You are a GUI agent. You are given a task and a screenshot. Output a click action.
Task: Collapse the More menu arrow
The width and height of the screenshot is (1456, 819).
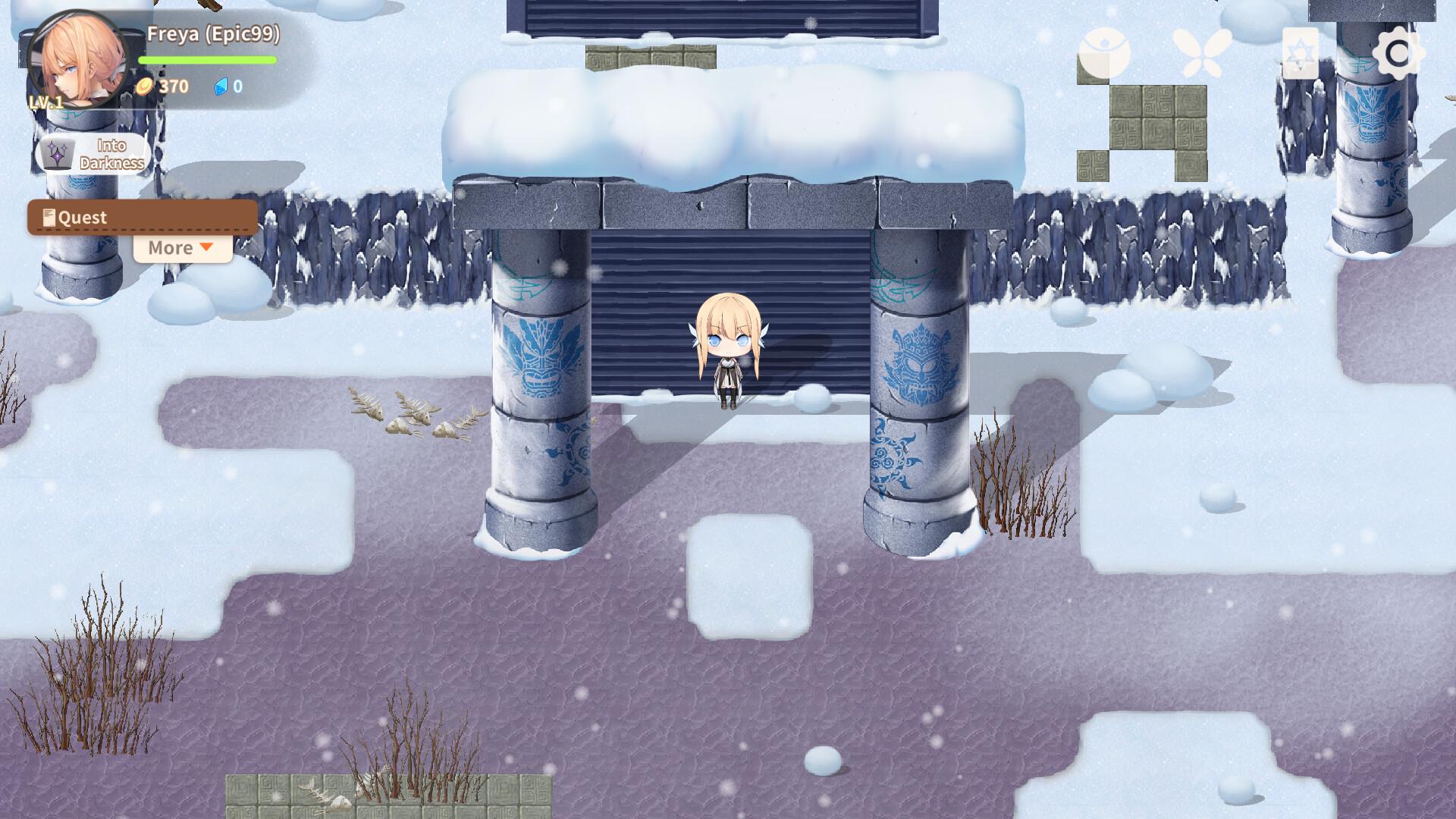[206, 247]
